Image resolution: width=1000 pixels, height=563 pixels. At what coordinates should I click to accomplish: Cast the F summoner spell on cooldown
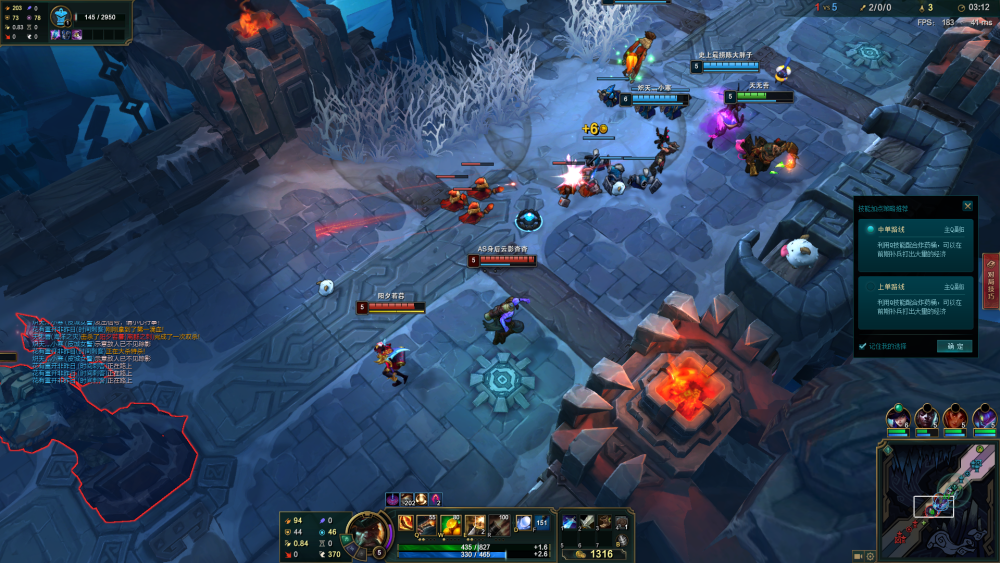543,524
